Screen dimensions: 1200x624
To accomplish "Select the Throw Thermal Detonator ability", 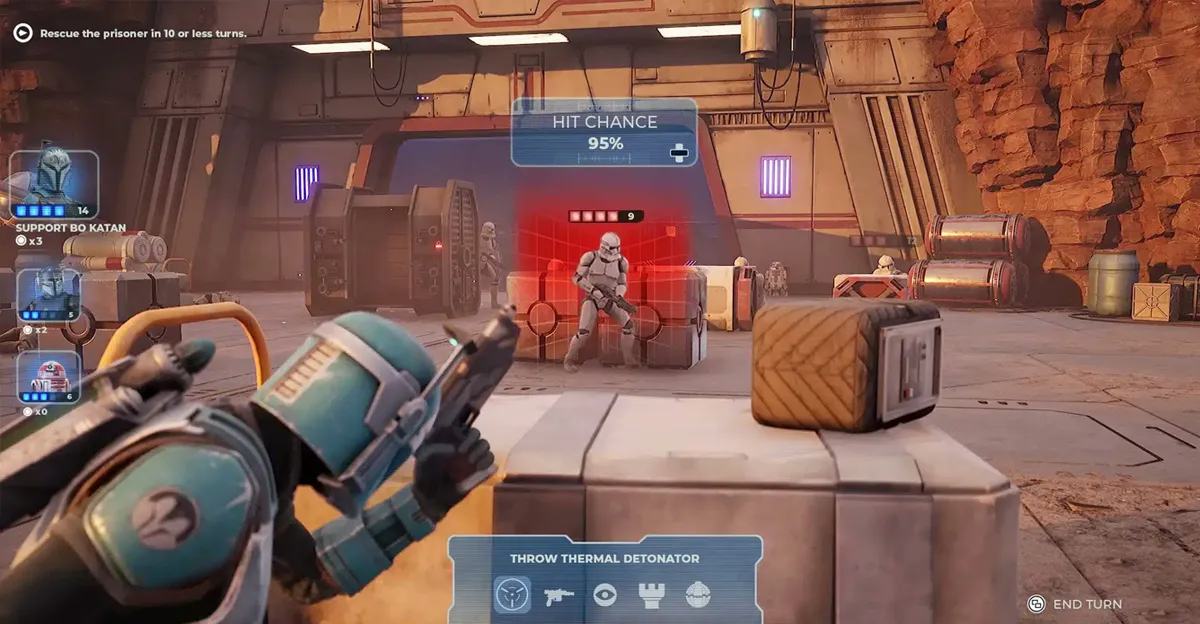I will pos(513,595).
